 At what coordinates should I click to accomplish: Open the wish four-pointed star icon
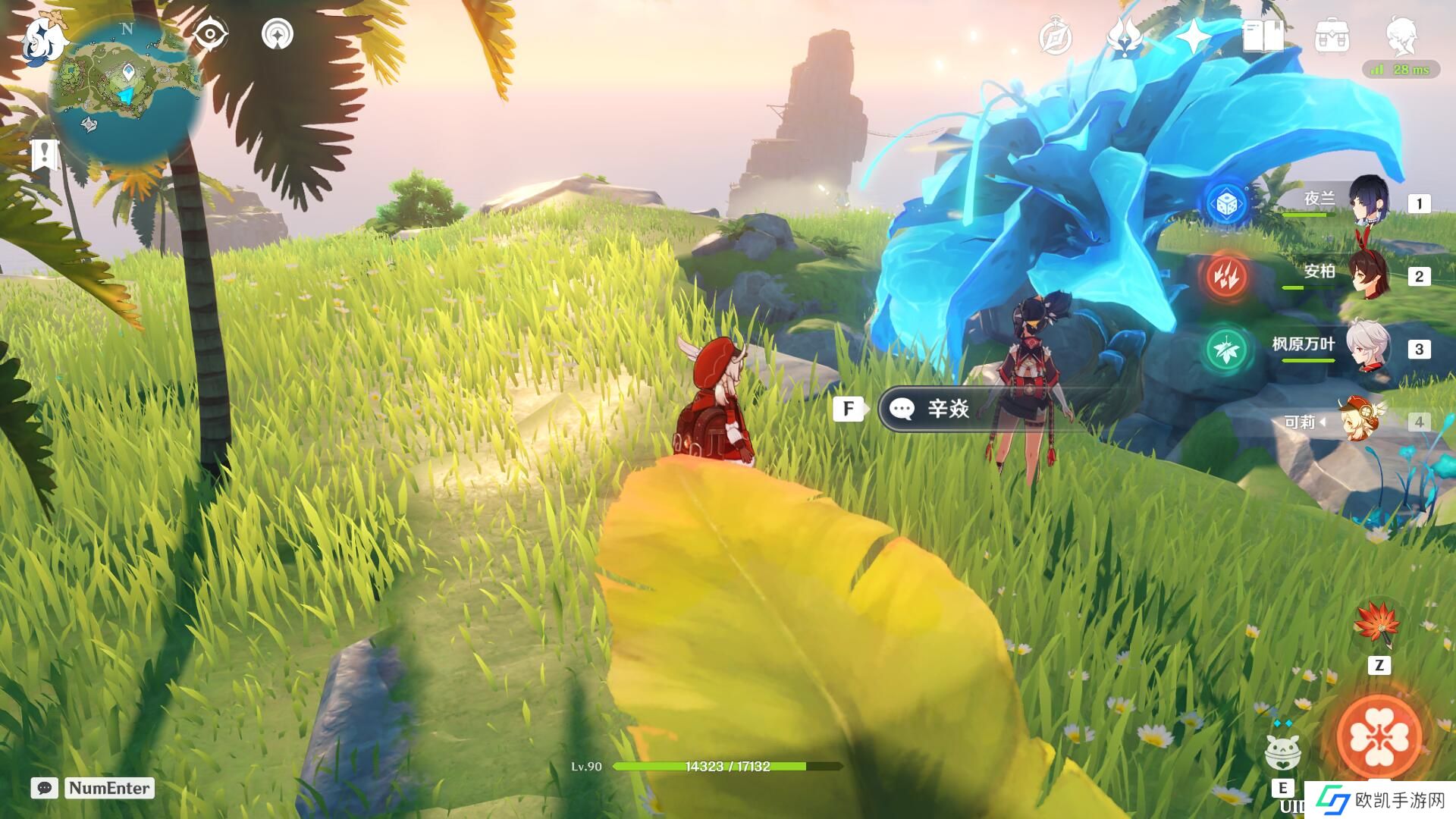tap(1193, 36)
